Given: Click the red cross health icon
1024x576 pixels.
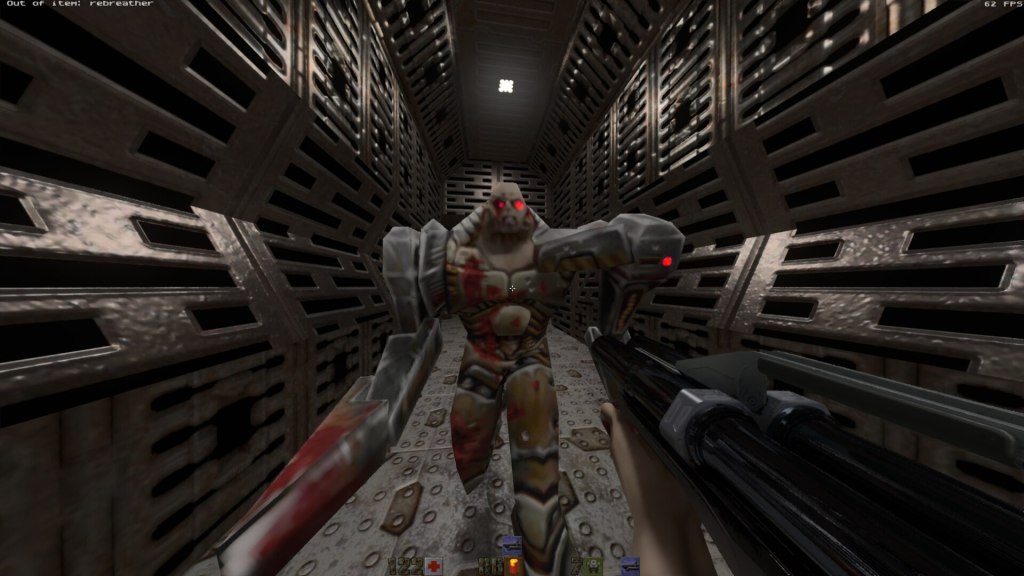Looking at the screenshot, I should point(434,567).
